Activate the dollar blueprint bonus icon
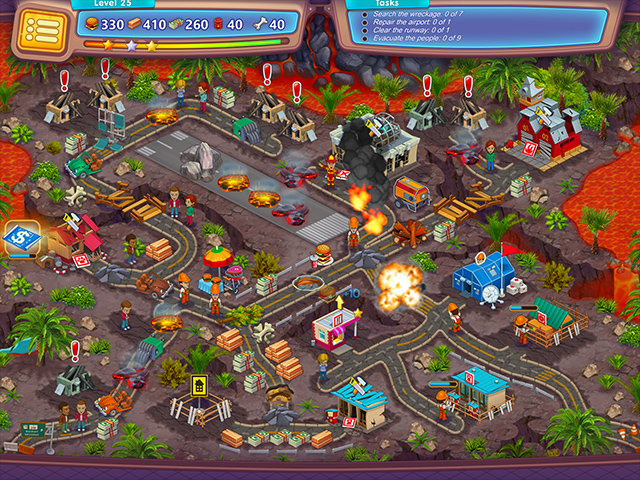This screenshot has width=640, height=480. tap(19, 238)
